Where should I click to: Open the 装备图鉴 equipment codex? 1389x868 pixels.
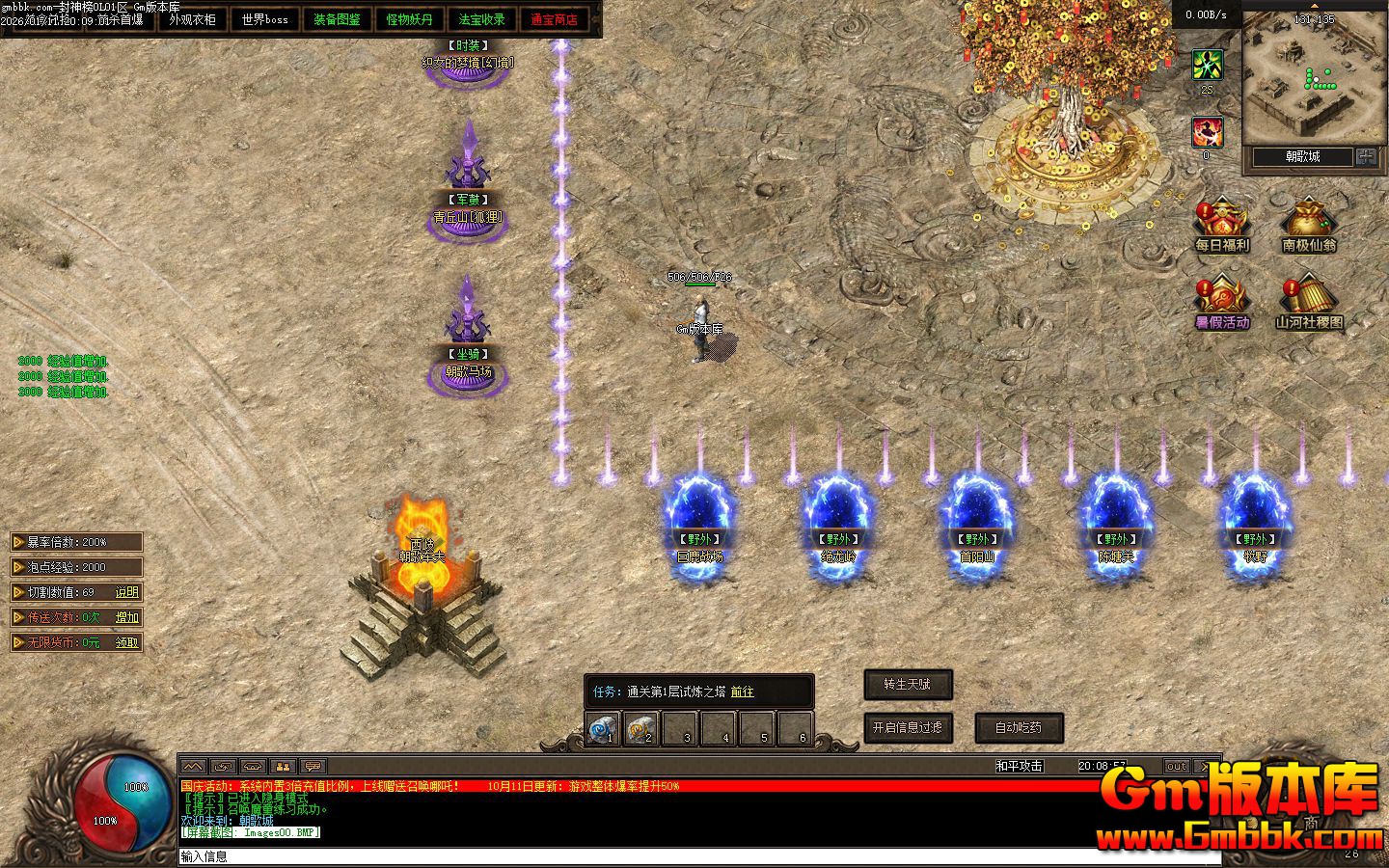[x=337, y=19]
